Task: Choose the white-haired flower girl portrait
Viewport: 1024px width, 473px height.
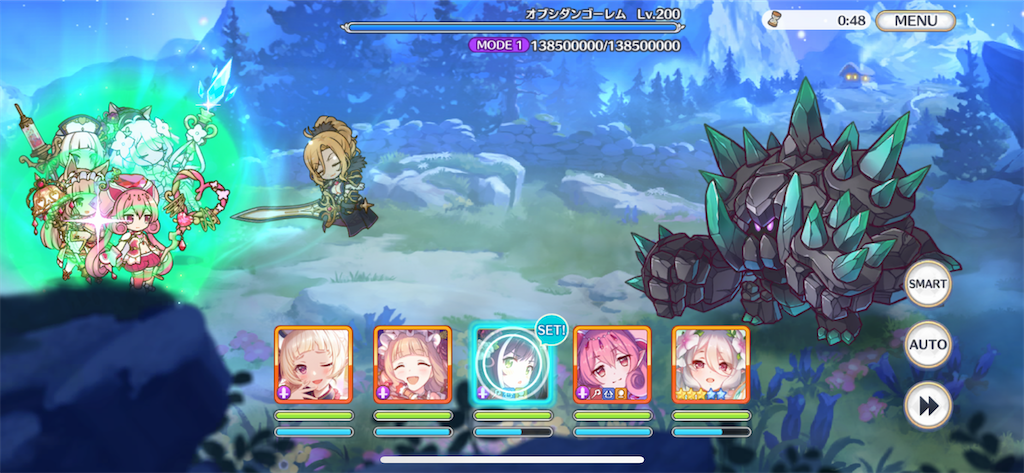Action: (711, 364)
